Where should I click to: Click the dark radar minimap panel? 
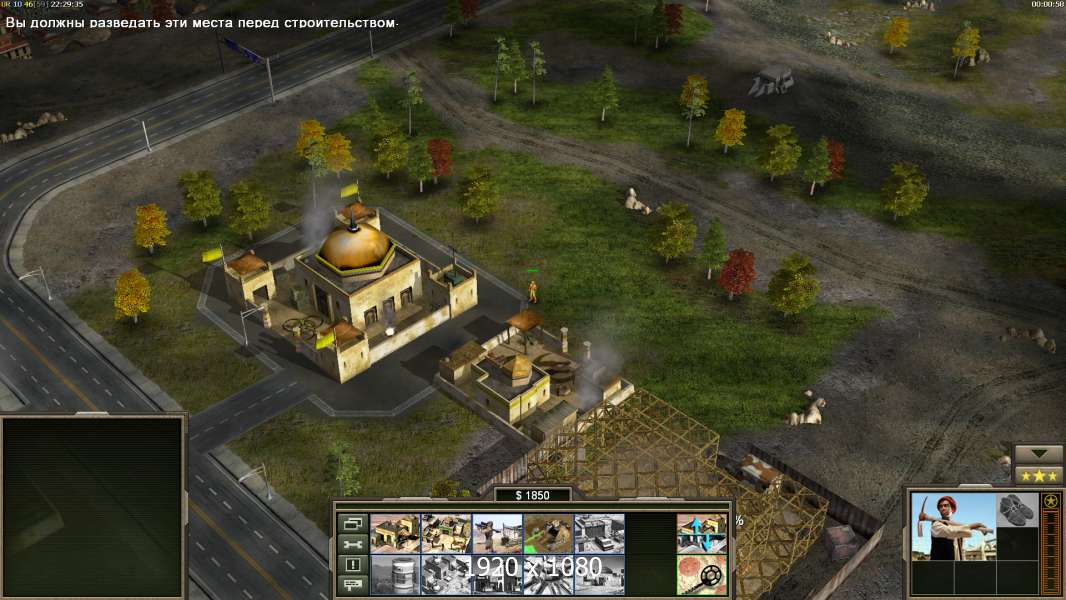click(x=93, y=507)
